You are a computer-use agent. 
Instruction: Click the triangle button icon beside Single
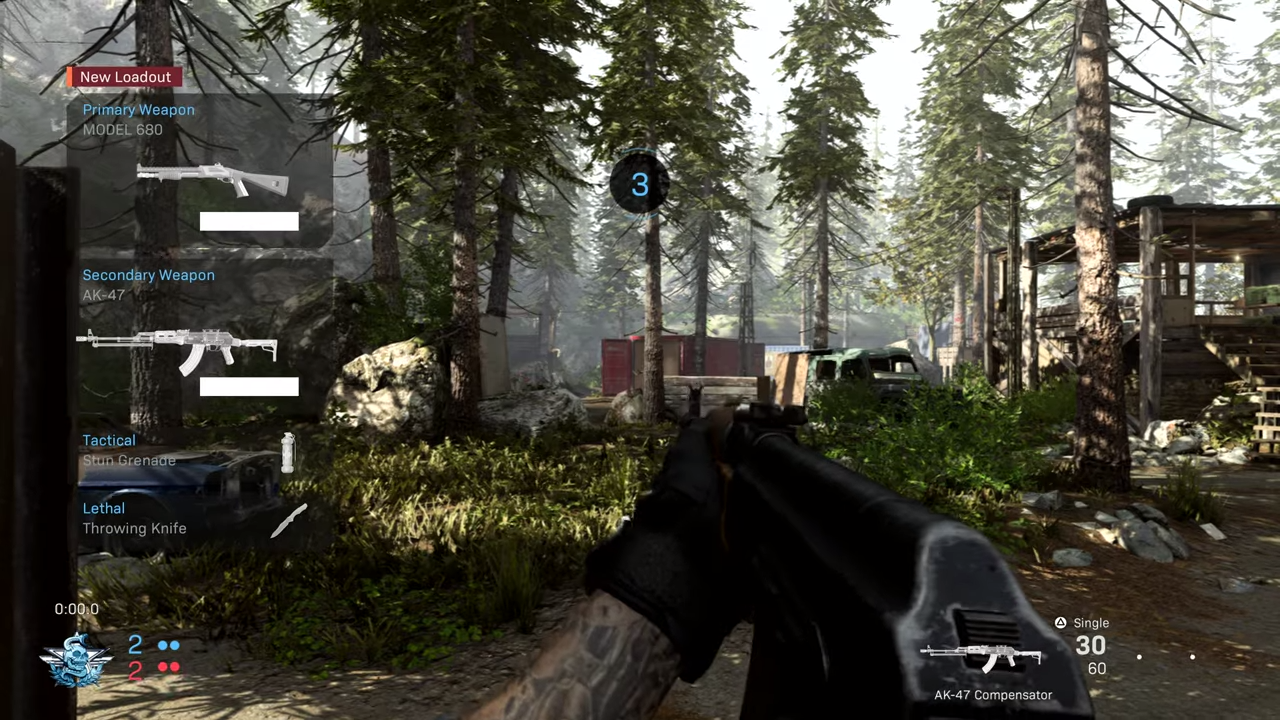(1060, 622)
